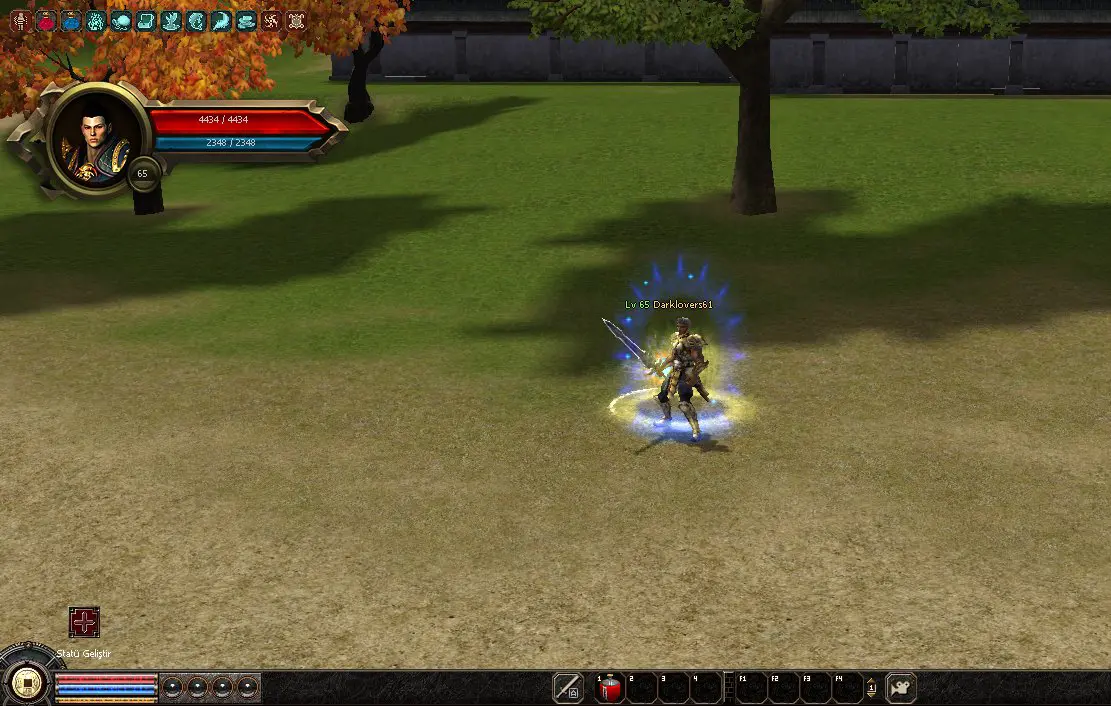The image size is (1111, 706).
Task: Click the stacked stones buff icon
Action: tap(246, 20)
